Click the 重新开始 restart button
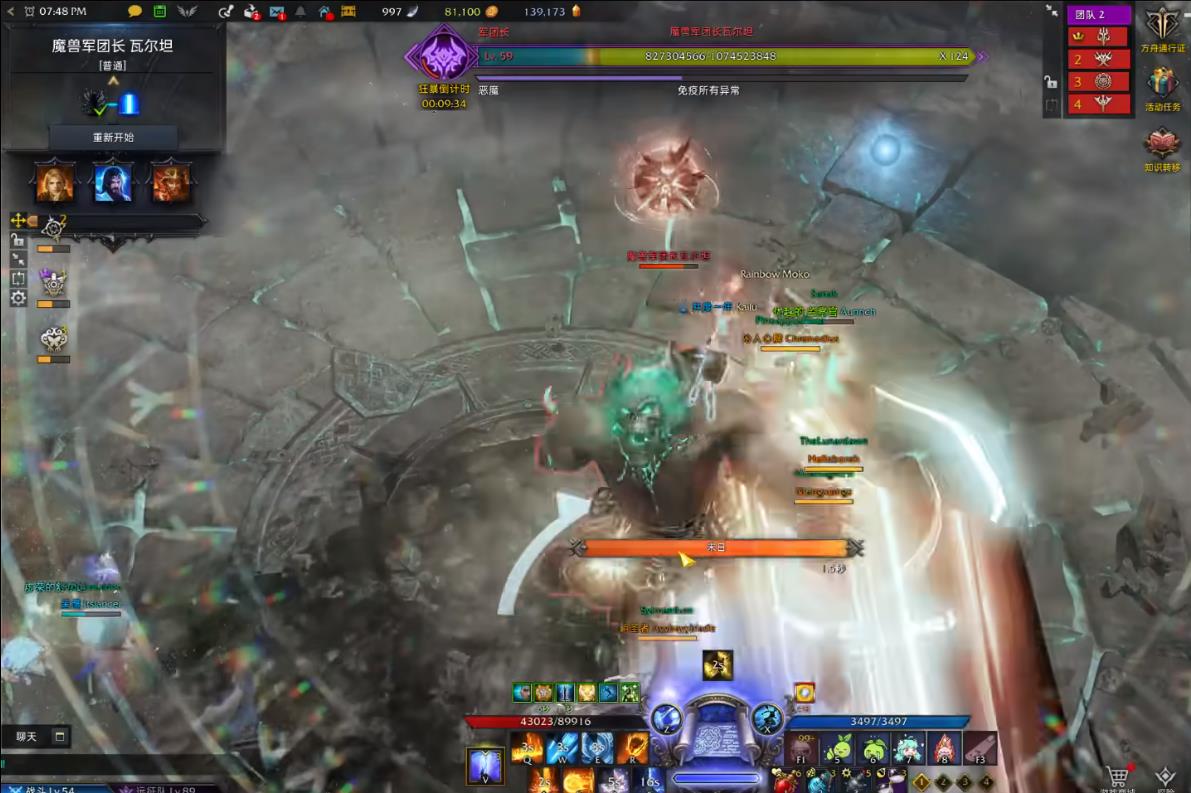Viewport: 1191px width, 793px height. click(113, 137)
